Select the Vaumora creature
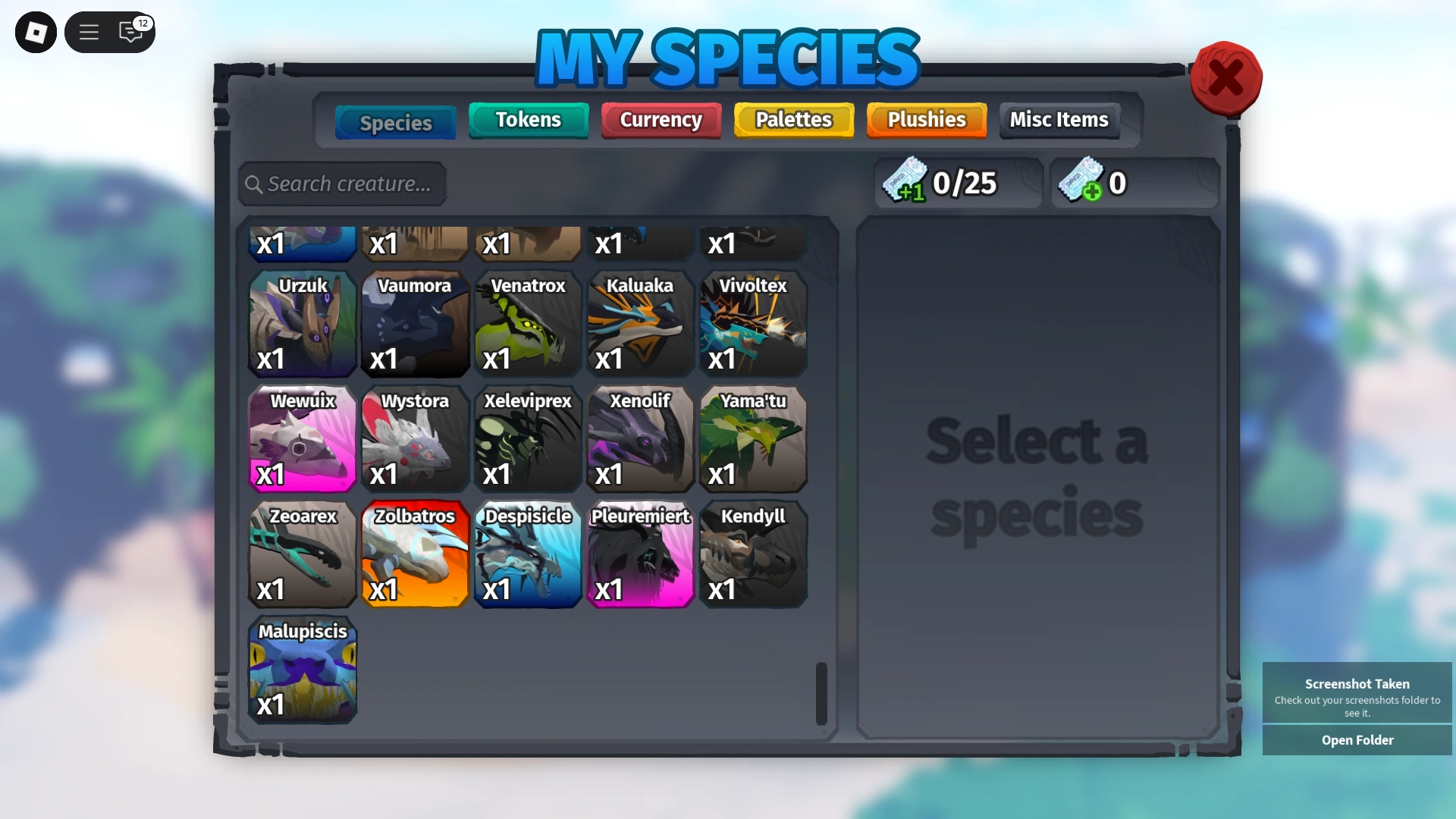The image size is (1456, 819). point(415,325)
